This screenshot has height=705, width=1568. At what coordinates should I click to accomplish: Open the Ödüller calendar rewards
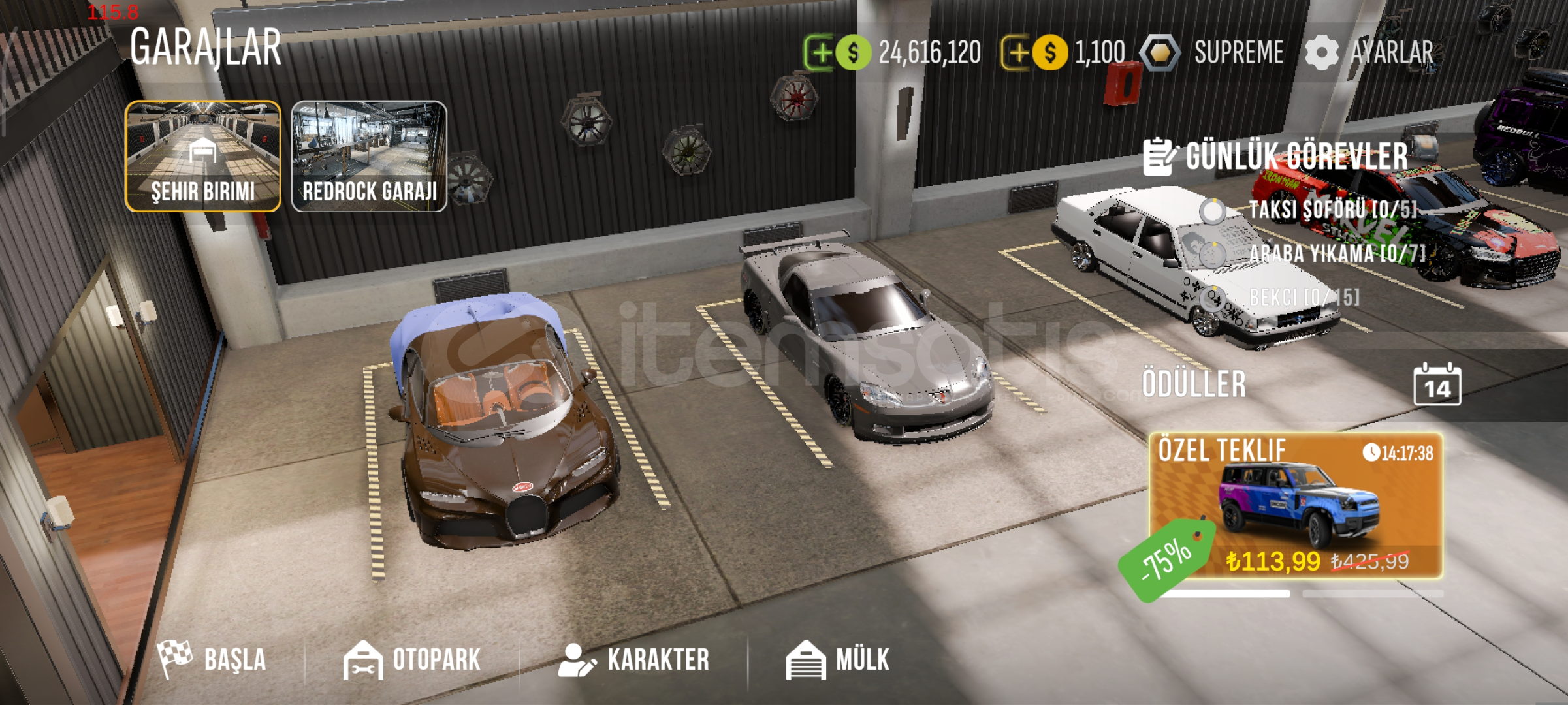1437,385
